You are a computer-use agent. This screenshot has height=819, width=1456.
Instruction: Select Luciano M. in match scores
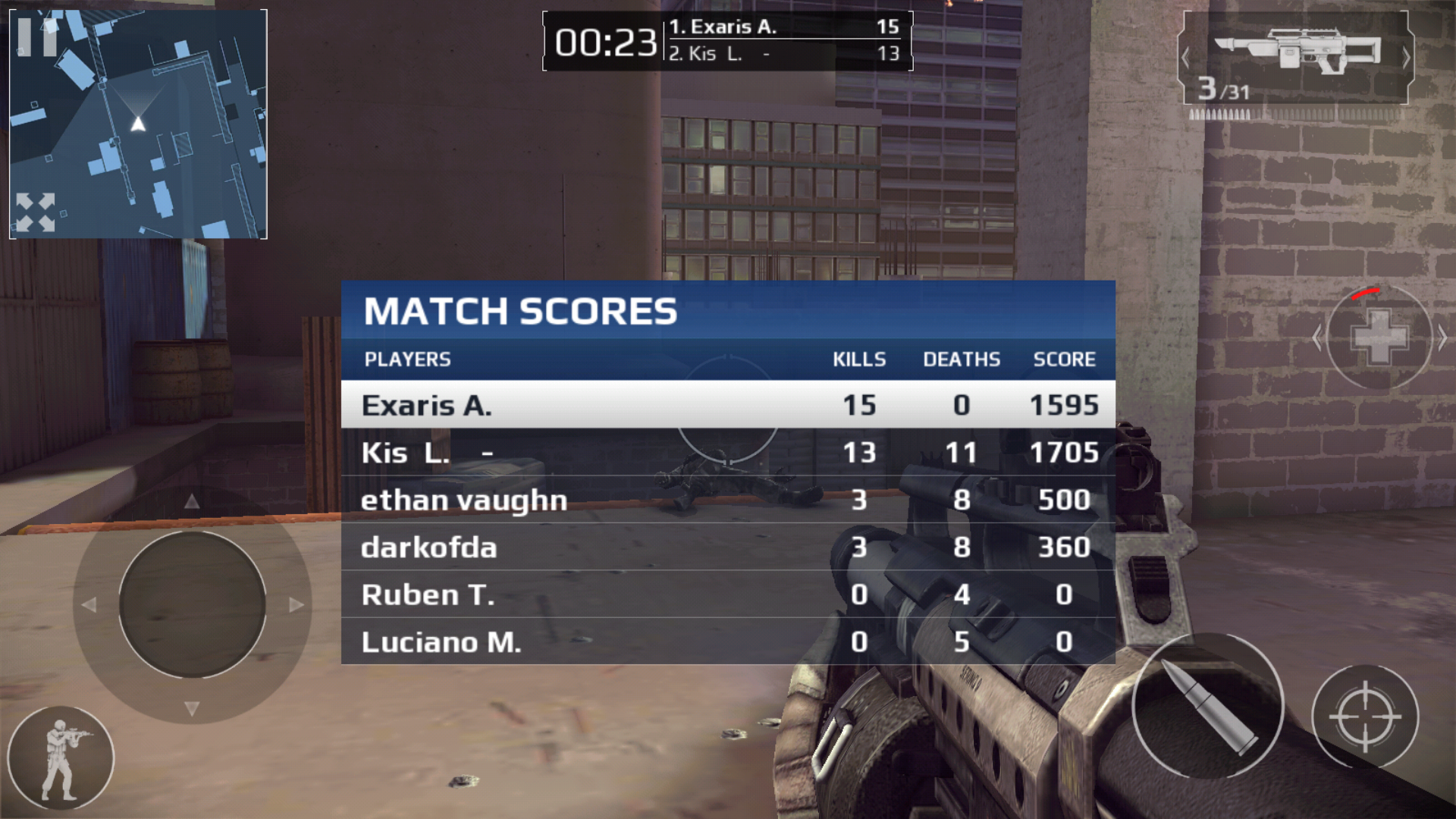728,642
